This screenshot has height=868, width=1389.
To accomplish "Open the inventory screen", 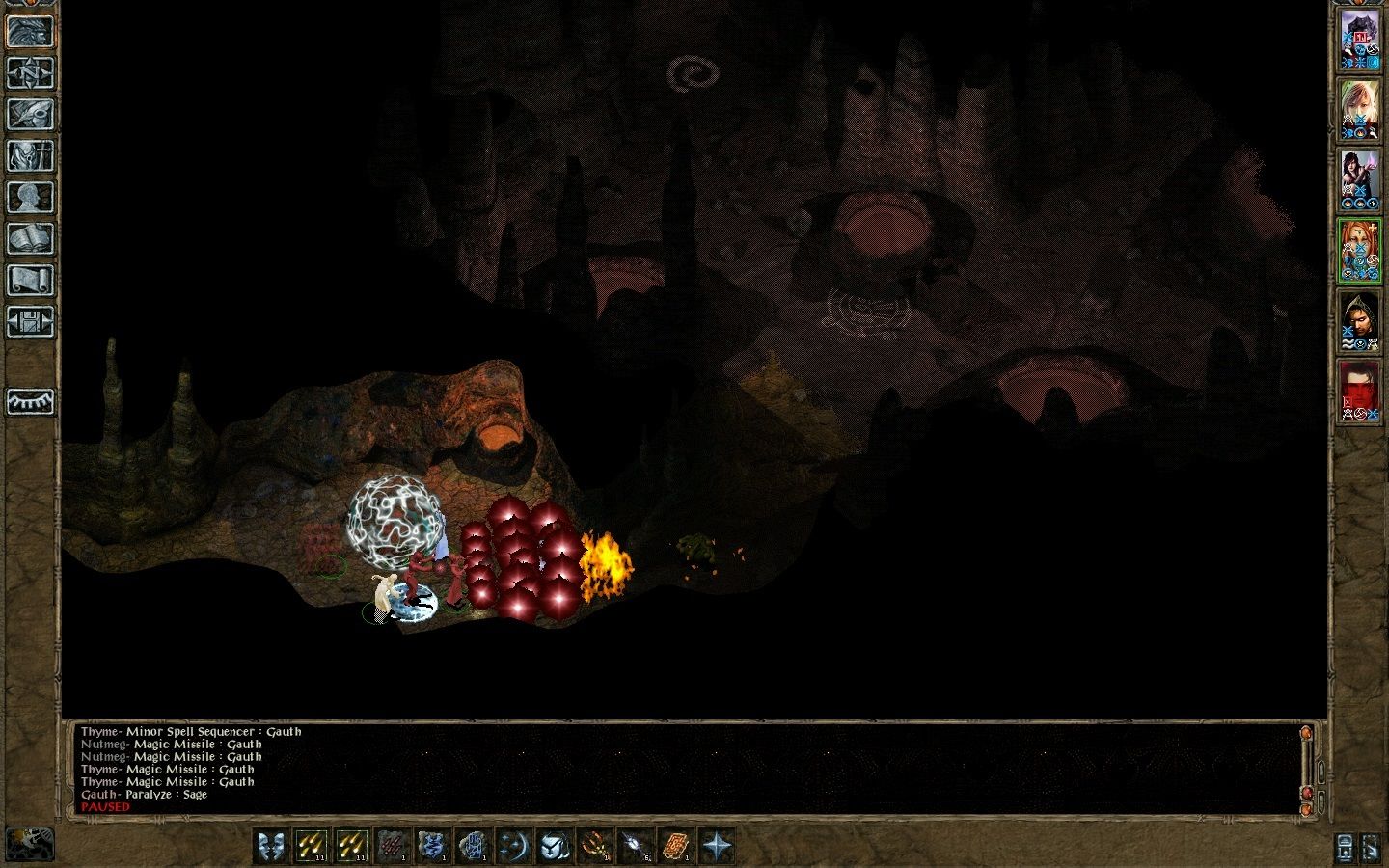I will click(30, 155).
